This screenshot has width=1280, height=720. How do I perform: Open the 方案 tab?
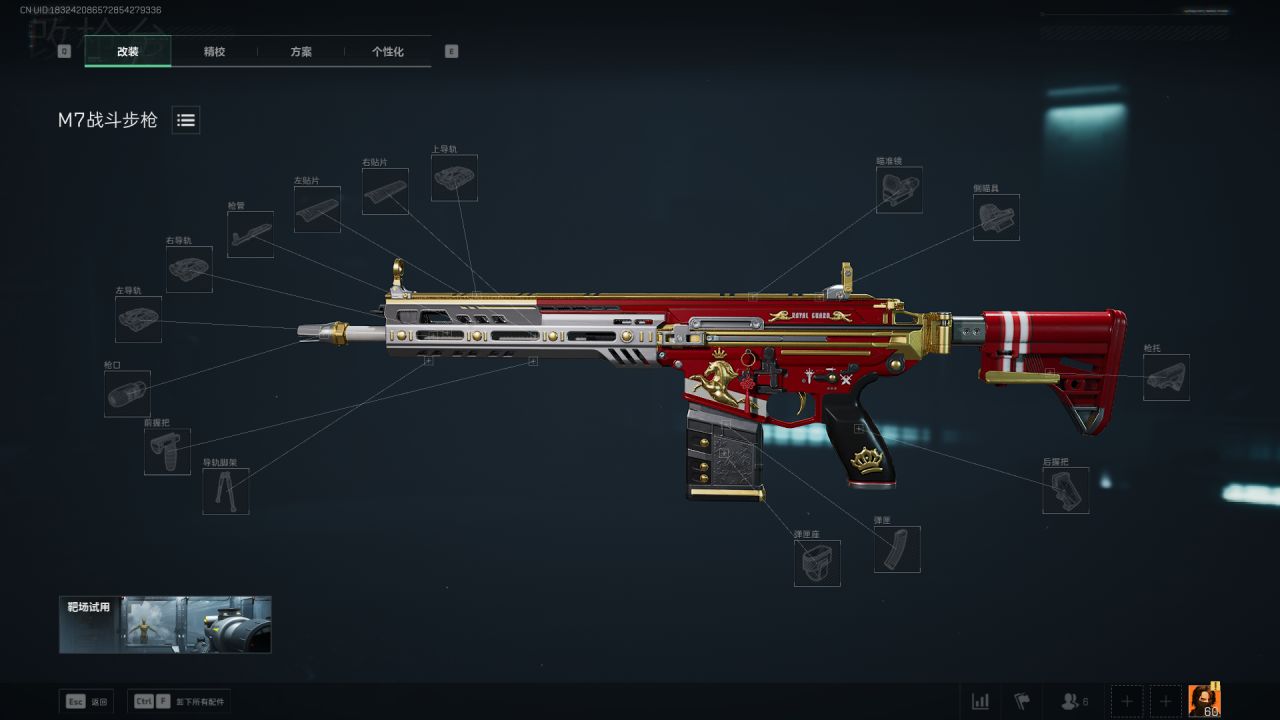(x=301, y=51)
